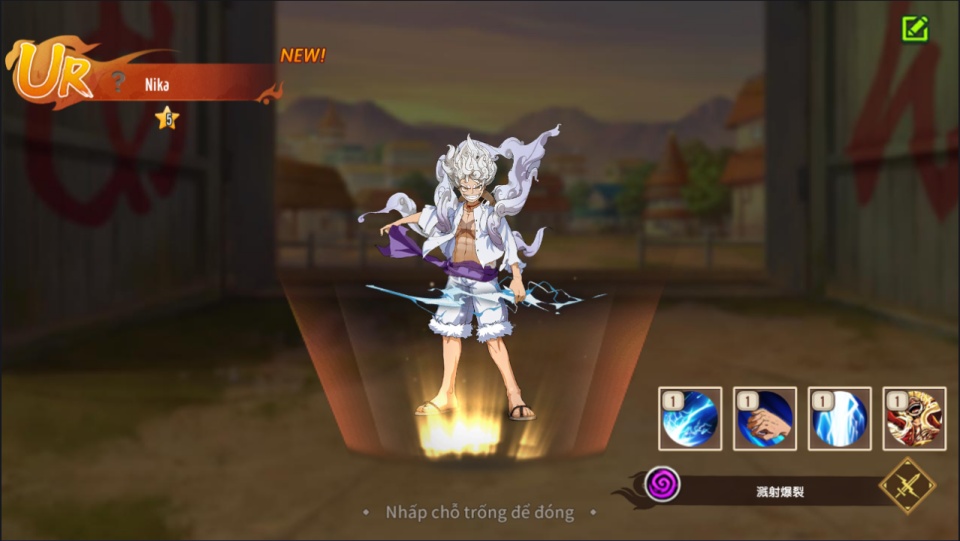The width and height of the screenshot is (960, 541).
Task: Open the green edit note button
Action: click(x=914, y=28)
